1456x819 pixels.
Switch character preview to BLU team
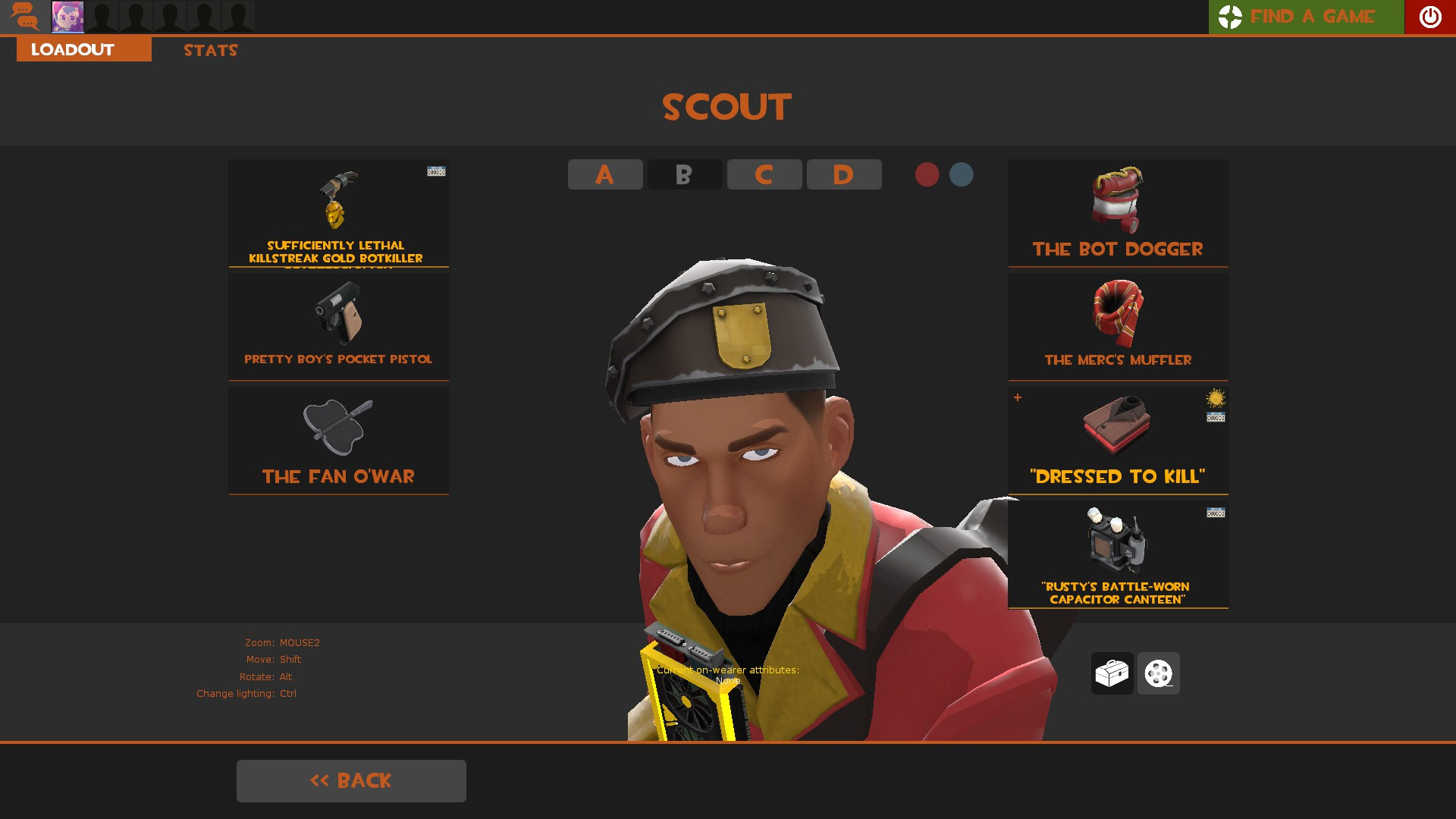(961, 174)
